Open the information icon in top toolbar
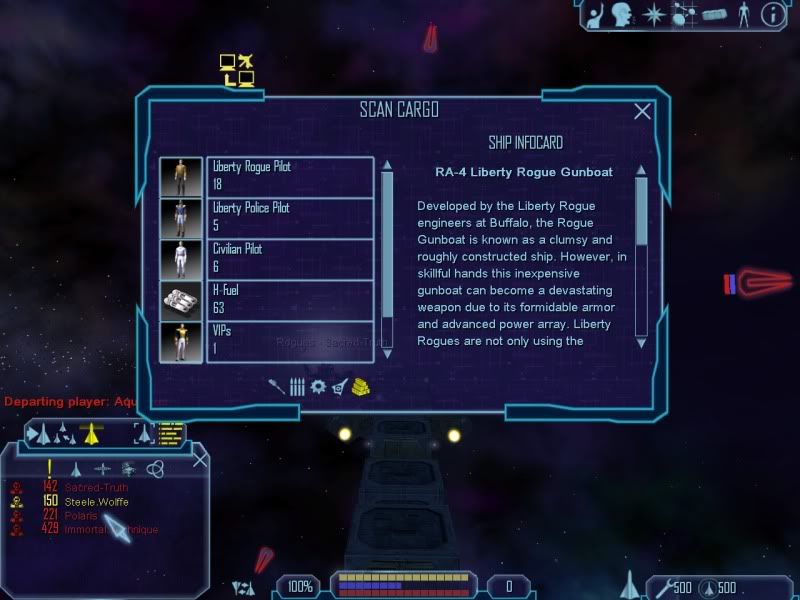Screen dimensions: 800x600 point(771,14)
